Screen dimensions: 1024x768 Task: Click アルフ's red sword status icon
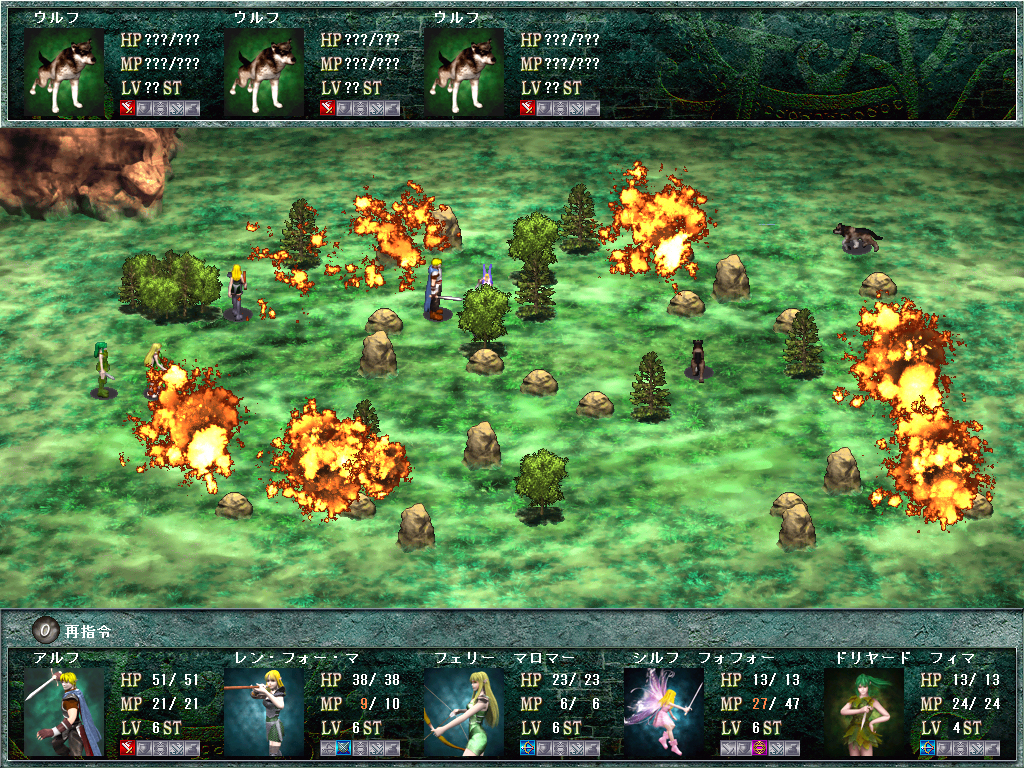tap(127, 748)
